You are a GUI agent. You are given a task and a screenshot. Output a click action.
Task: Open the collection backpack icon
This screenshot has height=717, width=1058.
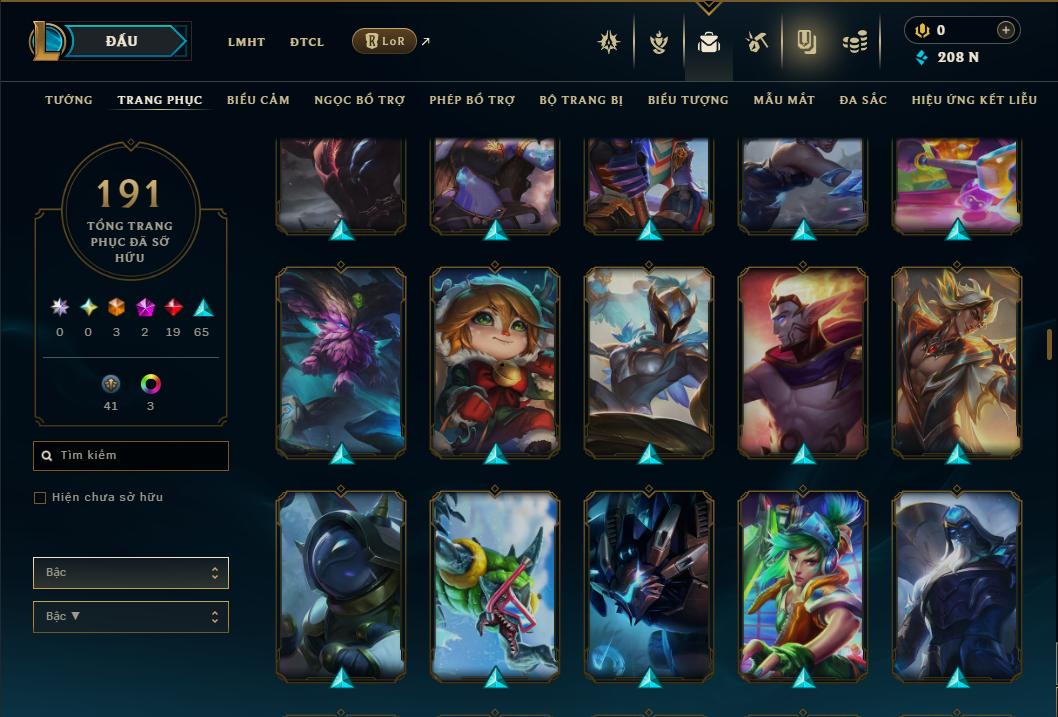pos(709,42)
